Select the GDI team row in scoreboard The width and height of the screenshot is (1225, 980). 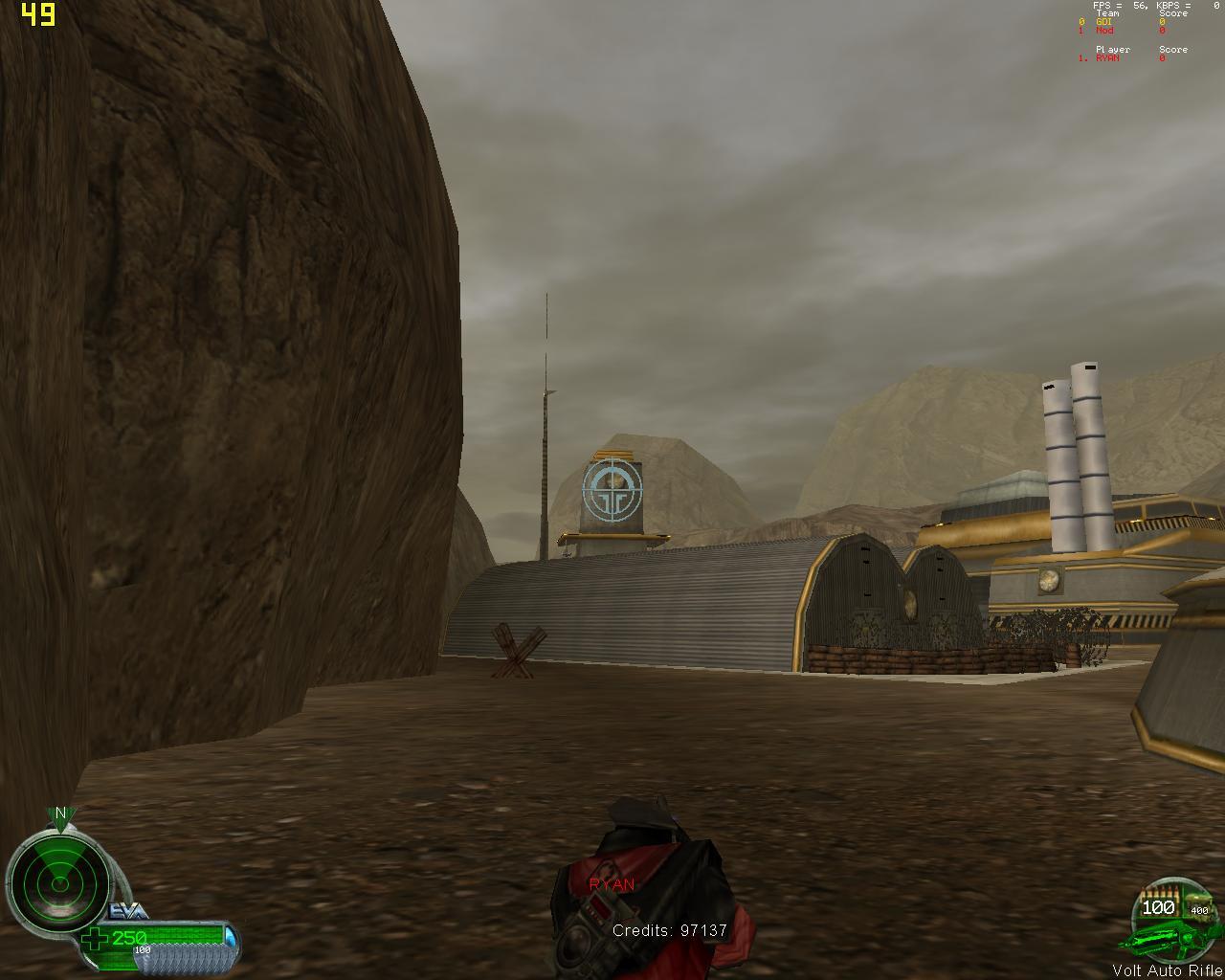pos(1104,22)
